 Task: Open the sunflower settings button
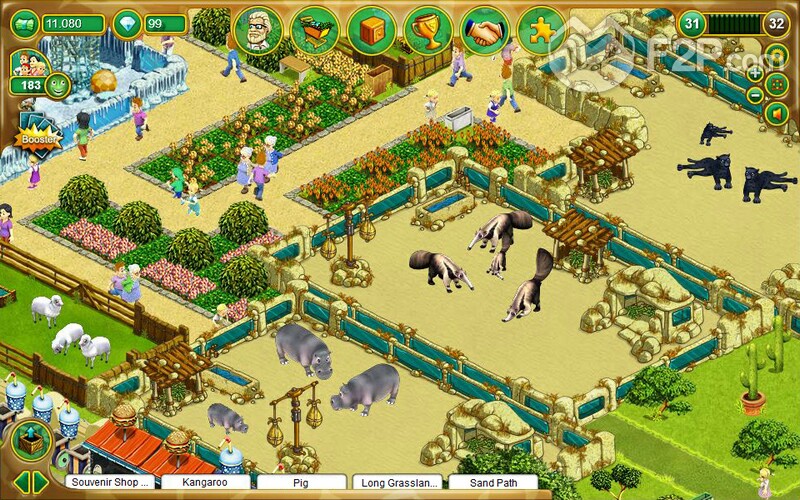[777, 54]
